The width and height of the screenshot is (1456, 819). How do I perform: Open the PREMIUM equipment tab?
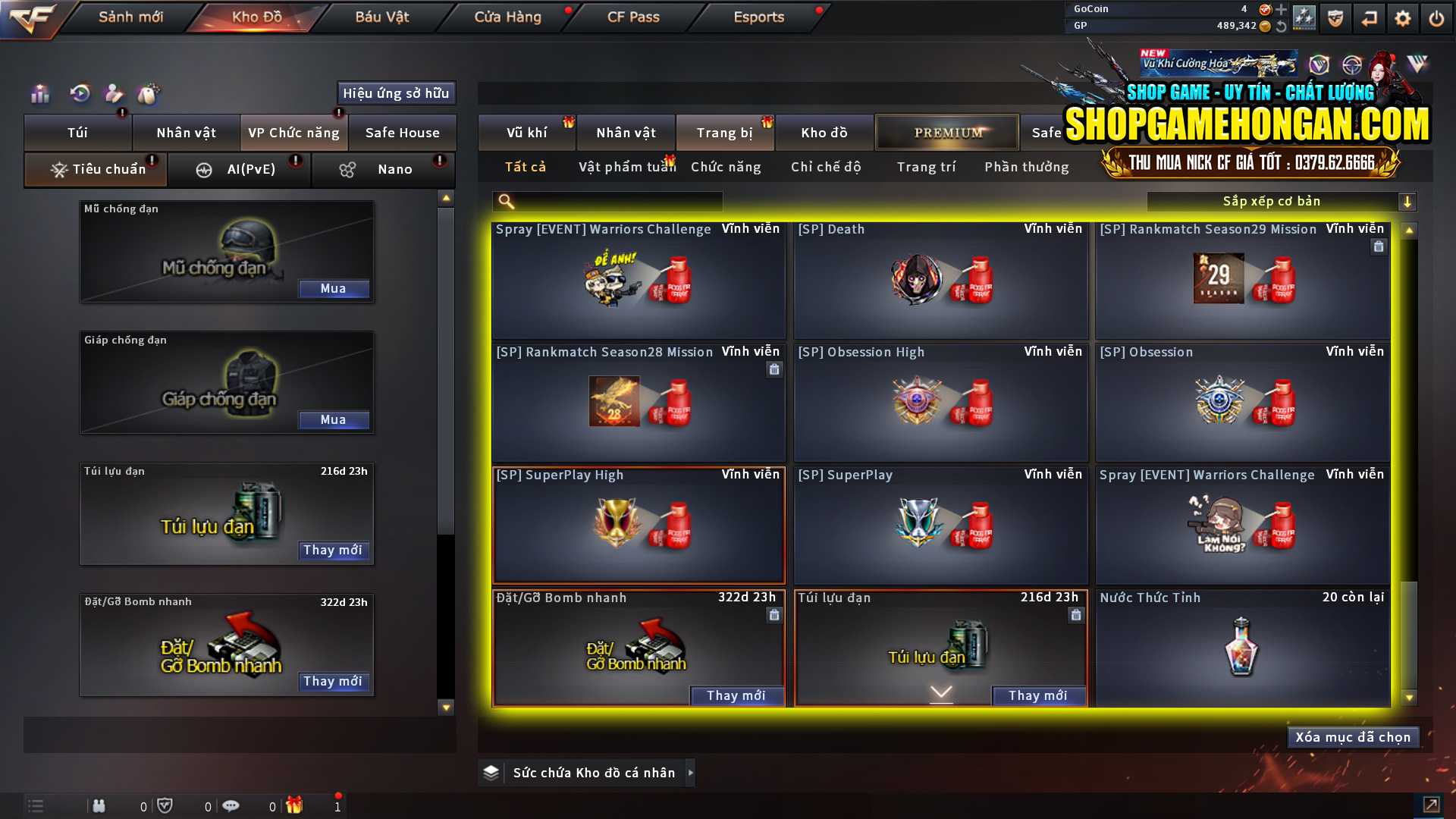[947, 132]
